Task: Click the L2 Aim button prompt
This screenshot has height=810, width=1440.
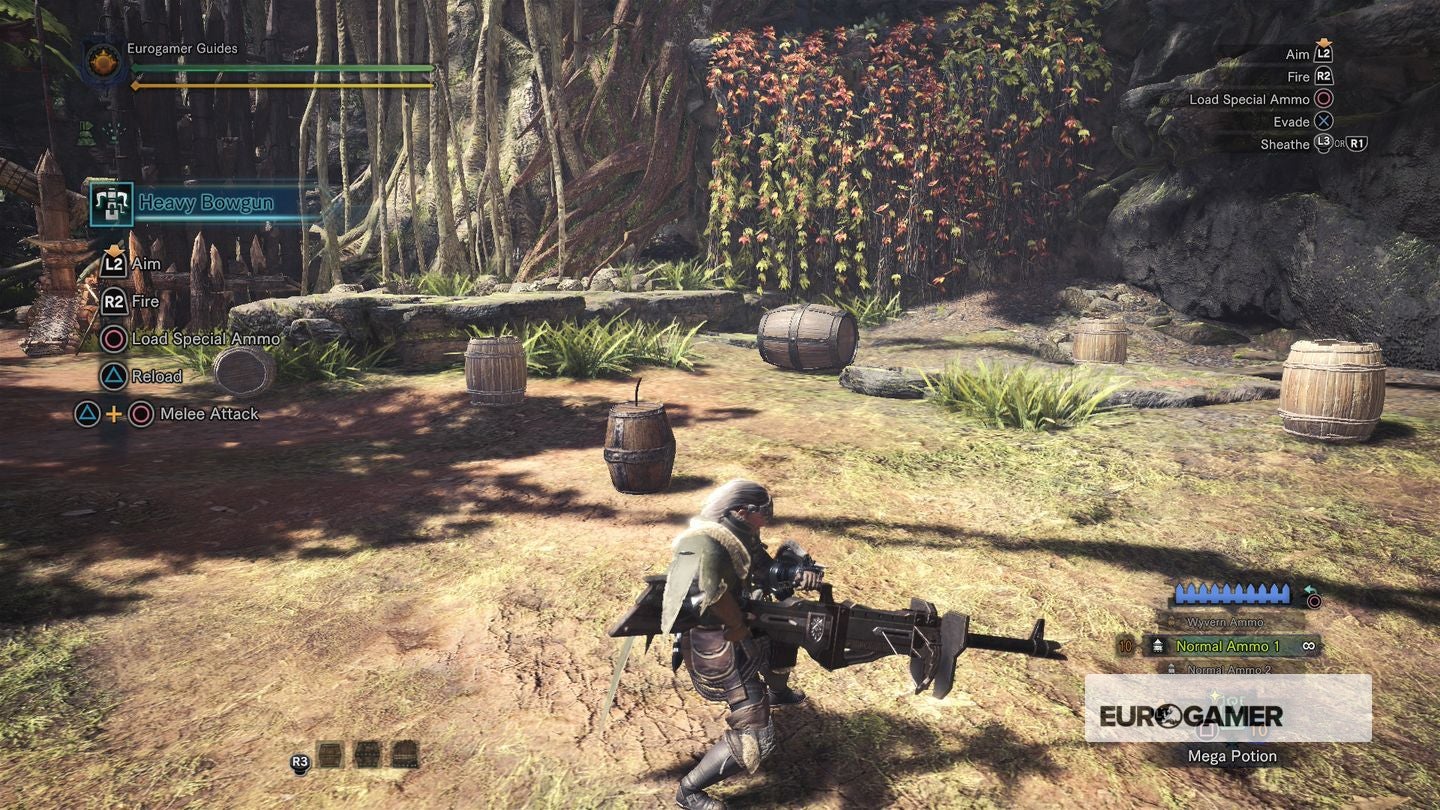Action: click(112, 264)
